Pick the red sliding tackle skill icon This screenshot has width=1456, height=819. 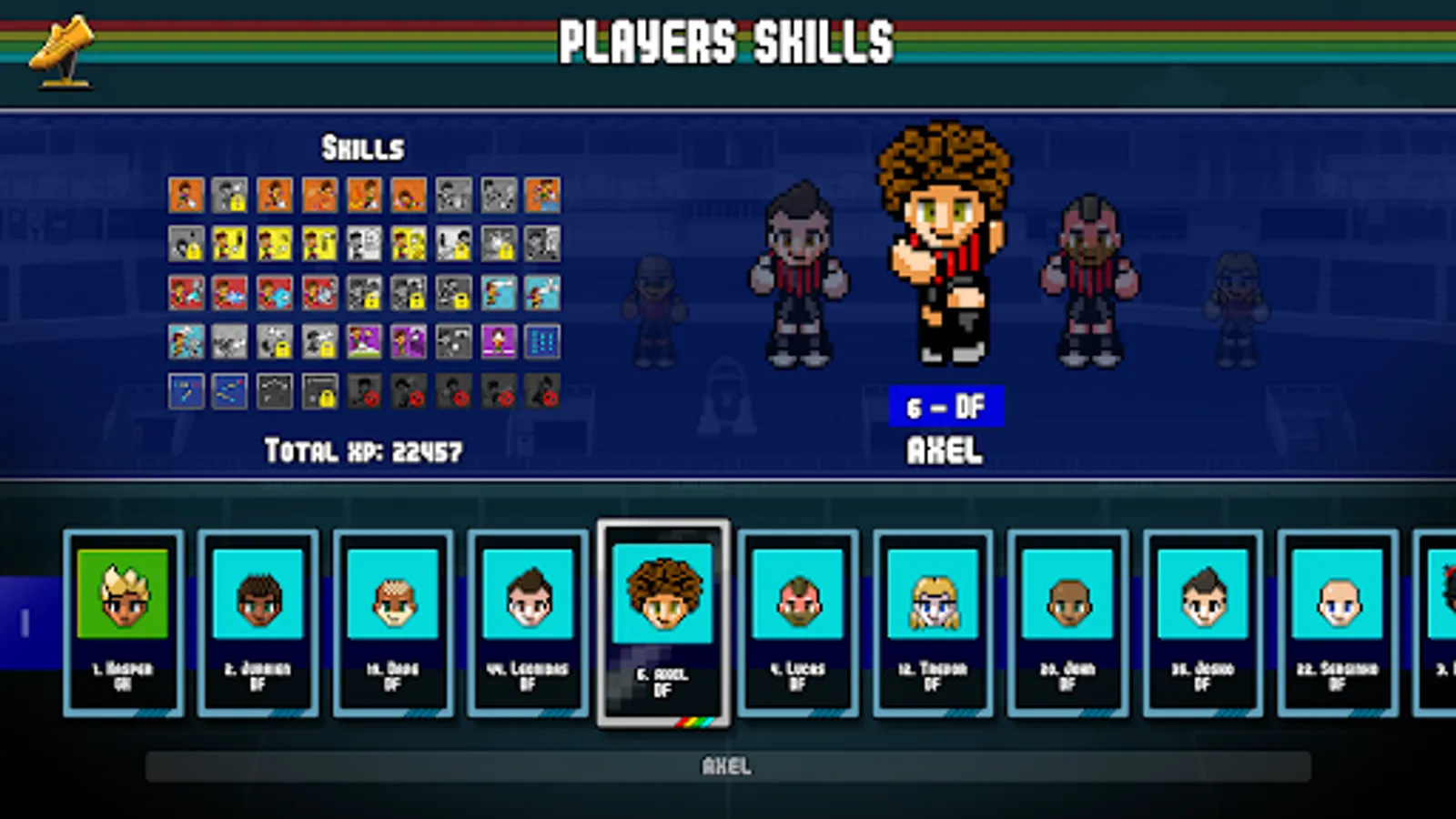tap(187, 293)
